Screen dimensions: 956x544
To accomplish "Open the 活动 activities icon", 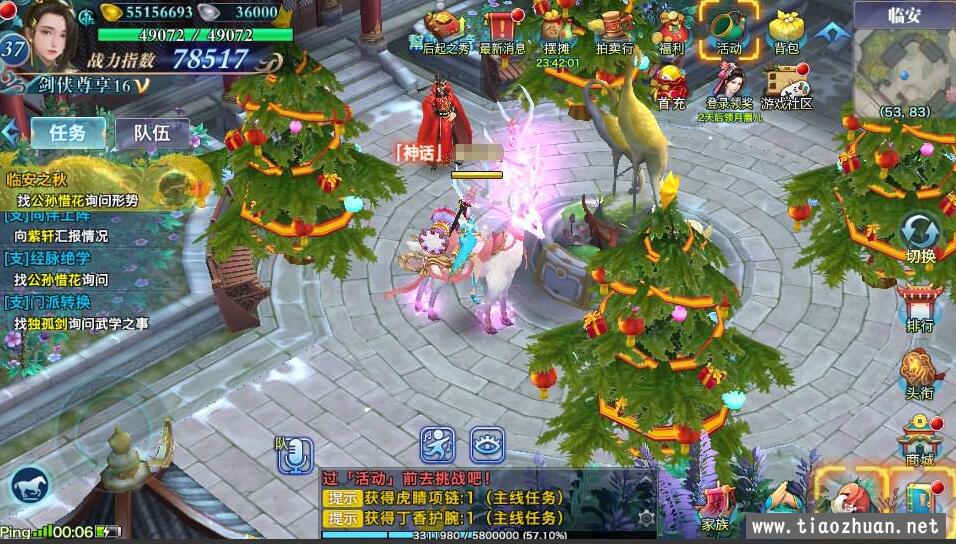I will point(727,28).
